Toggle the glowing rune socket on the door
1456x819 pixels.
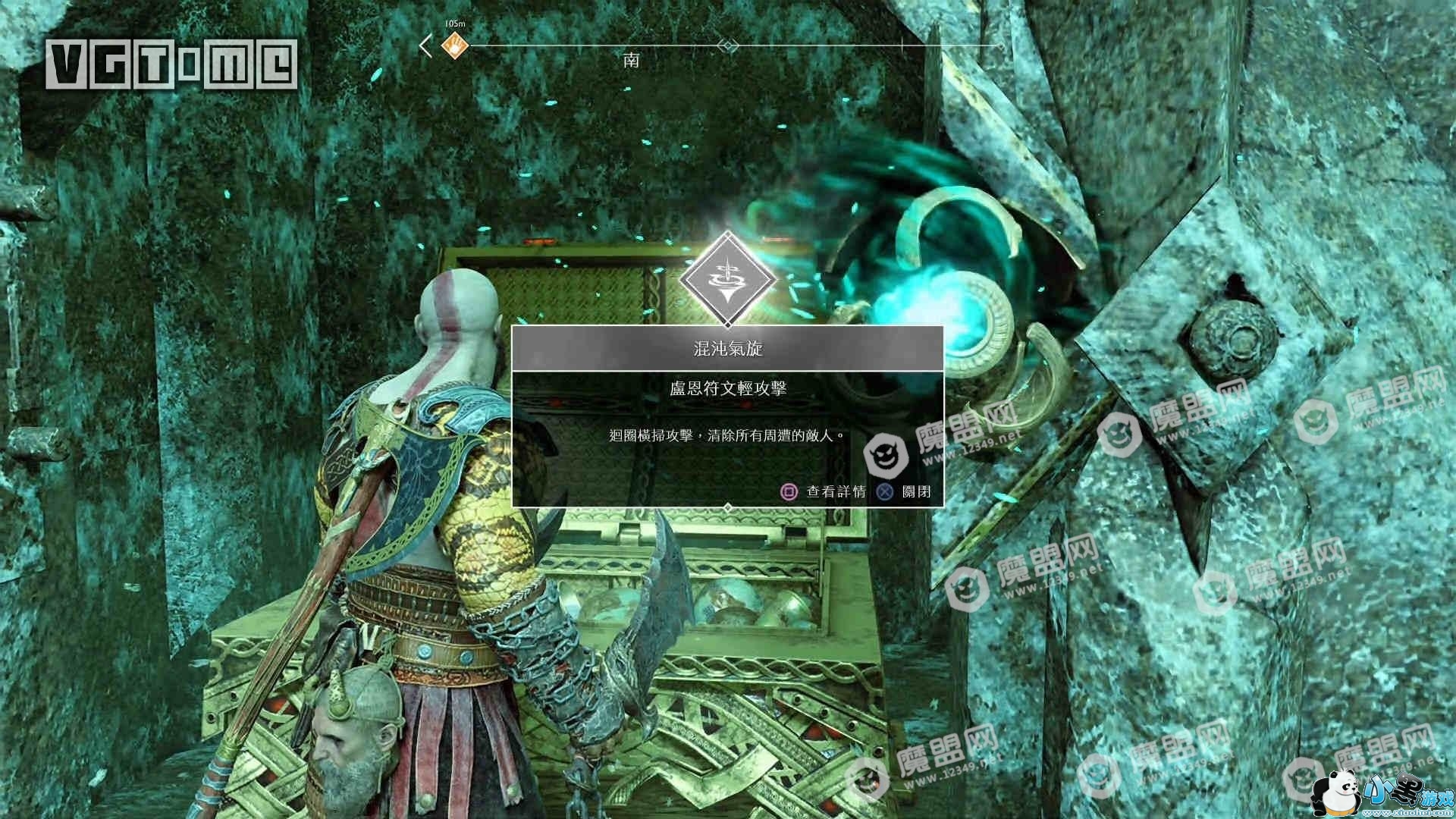tap(963, 318)
